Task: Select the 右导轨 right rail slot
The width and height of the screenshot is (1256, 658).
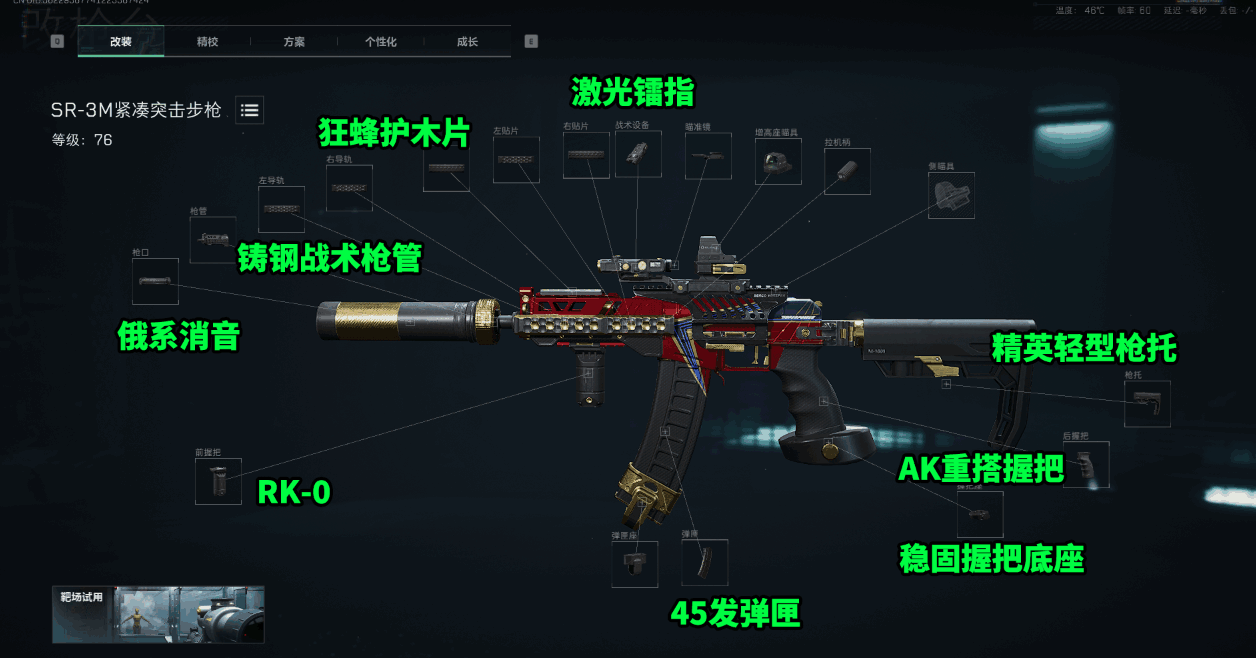Action: pyautogui.click(x=349, y=188)
